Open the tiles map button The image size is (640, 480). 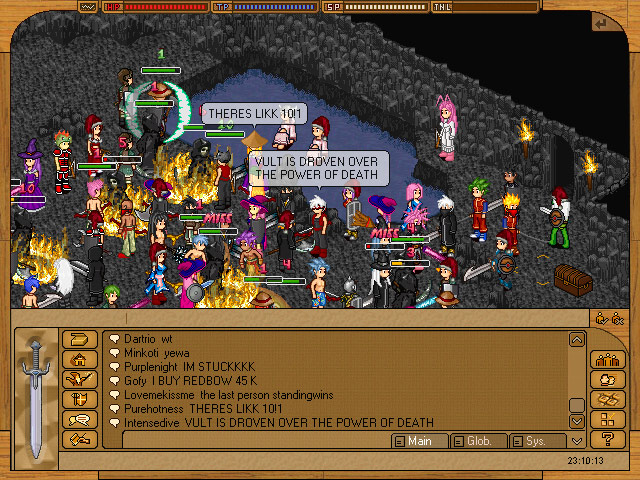pos(607,400)
